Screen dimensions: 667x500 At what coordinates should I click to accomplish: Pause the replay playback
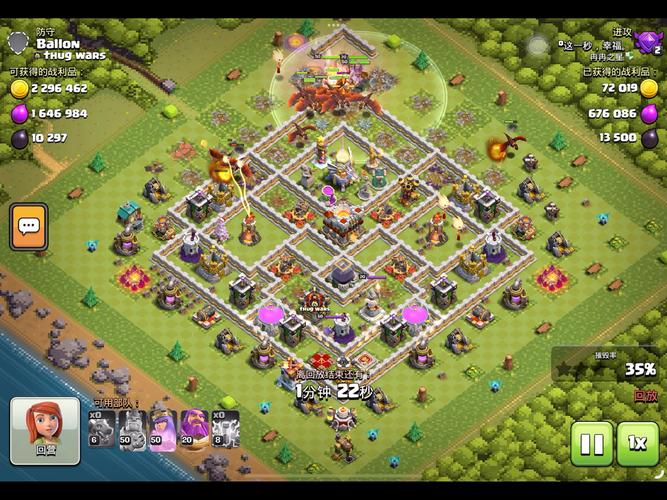[591, 443]
